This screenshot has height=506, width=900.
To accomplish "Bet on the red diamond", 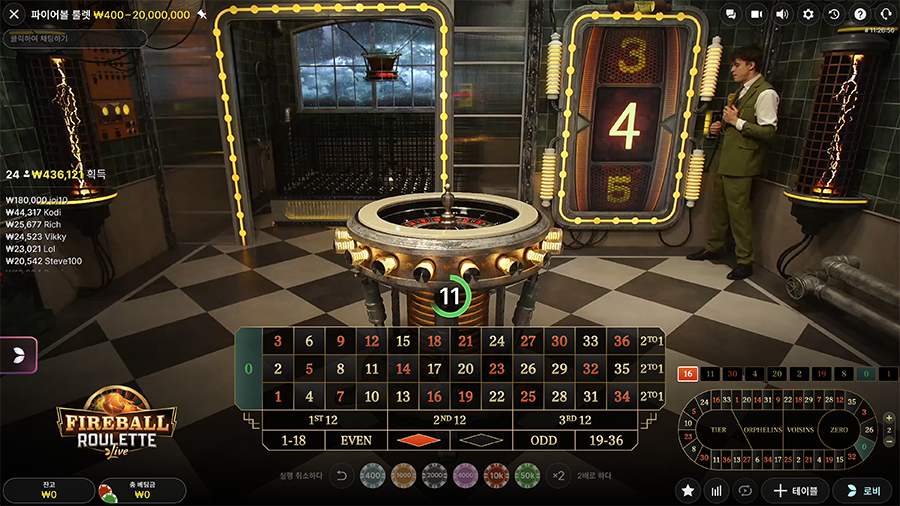I will [418, 440].
